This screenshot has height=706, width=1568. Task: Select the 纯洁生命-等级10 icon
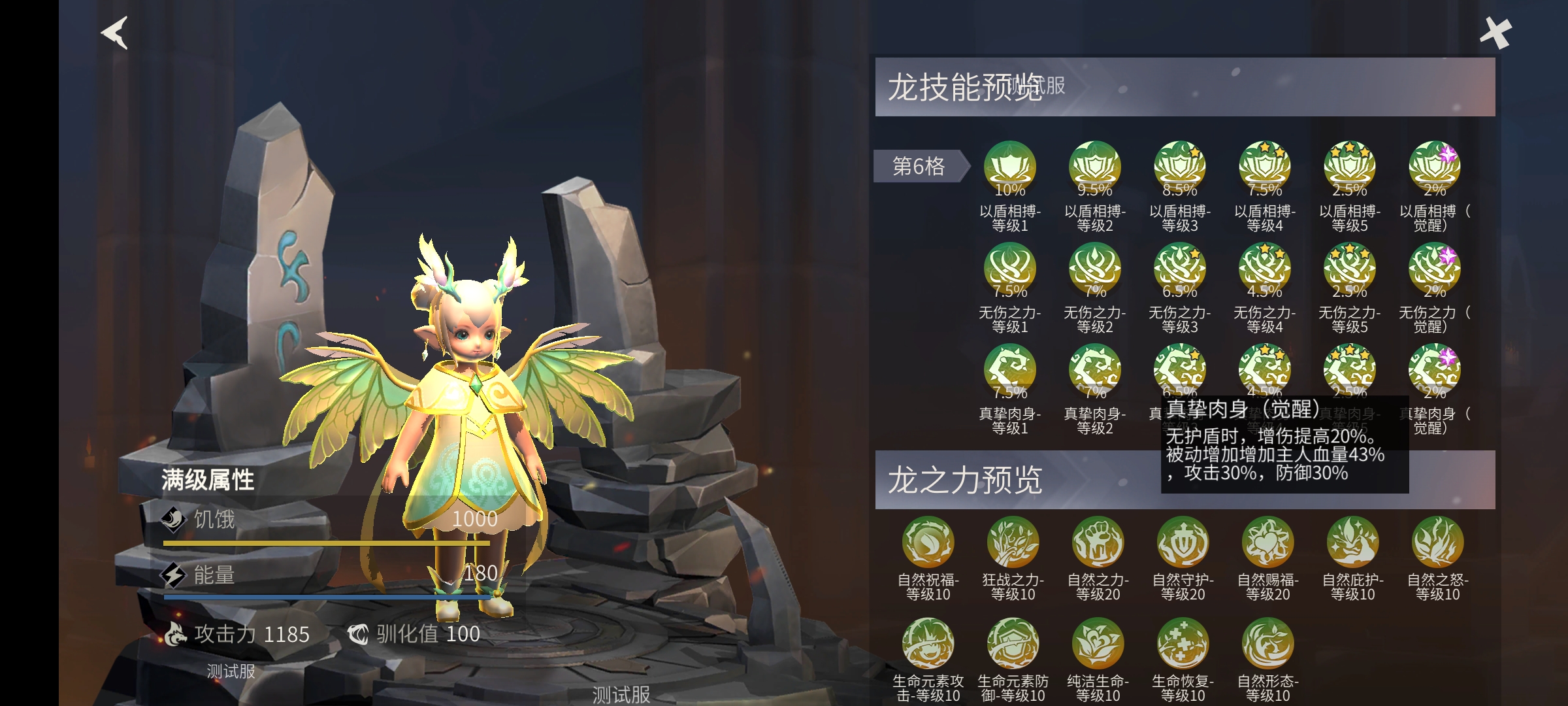tap(1100, 644)
